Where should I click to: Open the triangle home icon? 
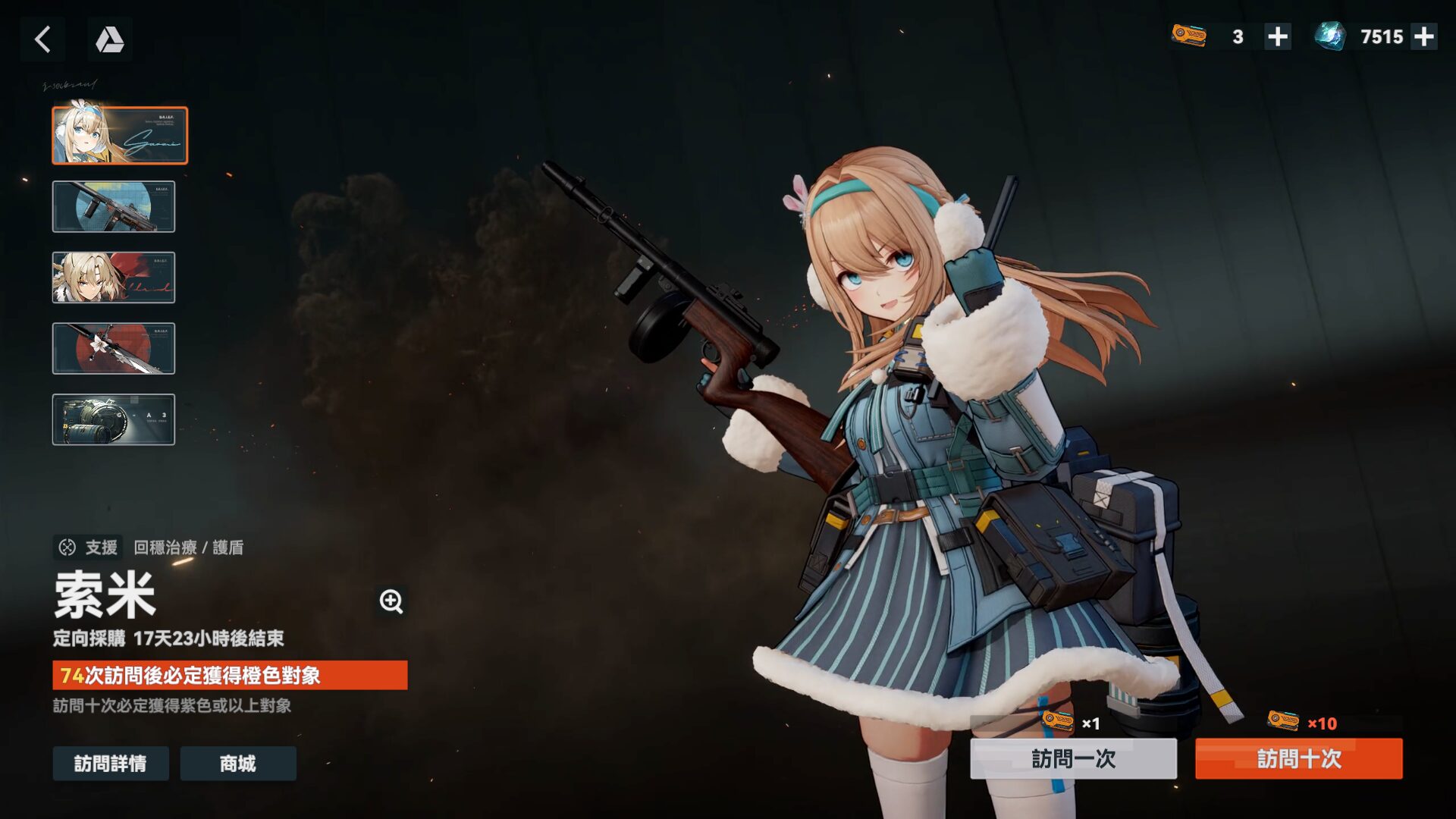coord(110,39)
